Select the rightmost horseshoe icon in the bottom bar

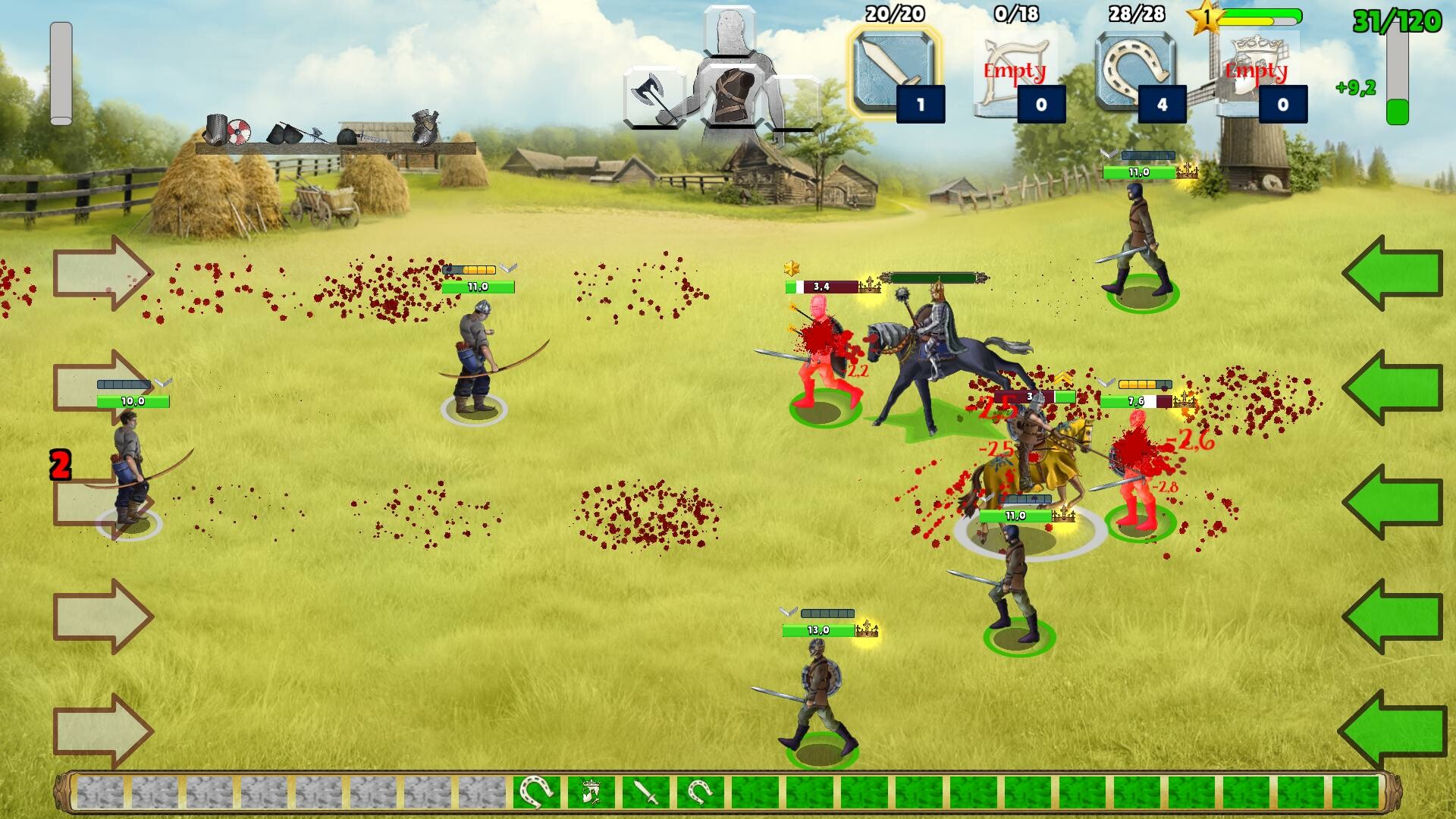(698, 791)
